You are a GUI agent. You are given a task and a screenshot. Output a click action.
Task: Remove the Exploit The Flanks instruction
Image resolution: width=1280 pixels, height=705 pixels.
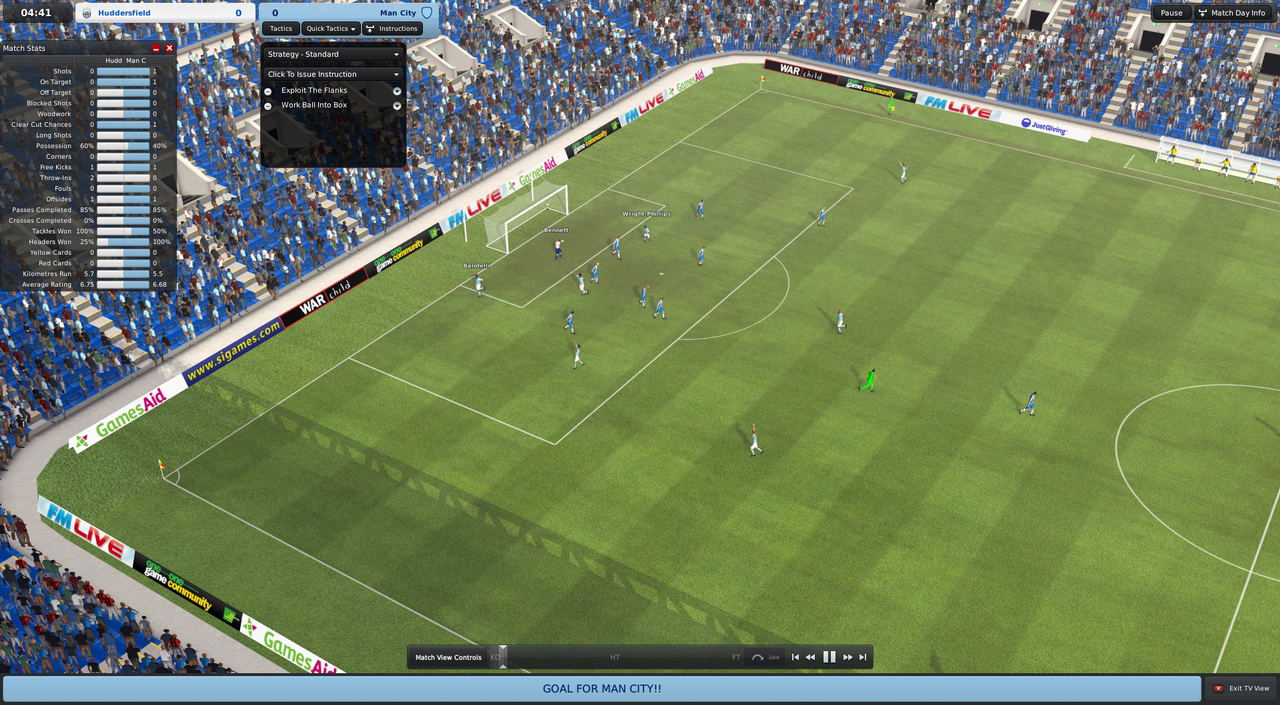click(268, 91)
